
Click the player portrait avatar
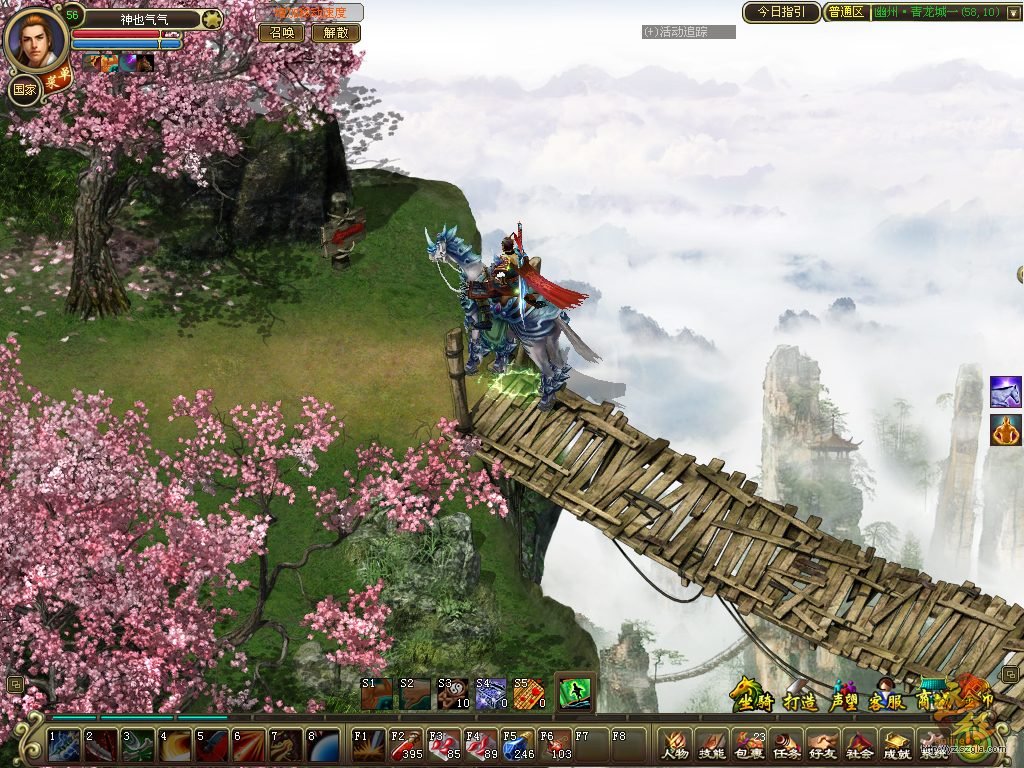(x=36, y=38)
